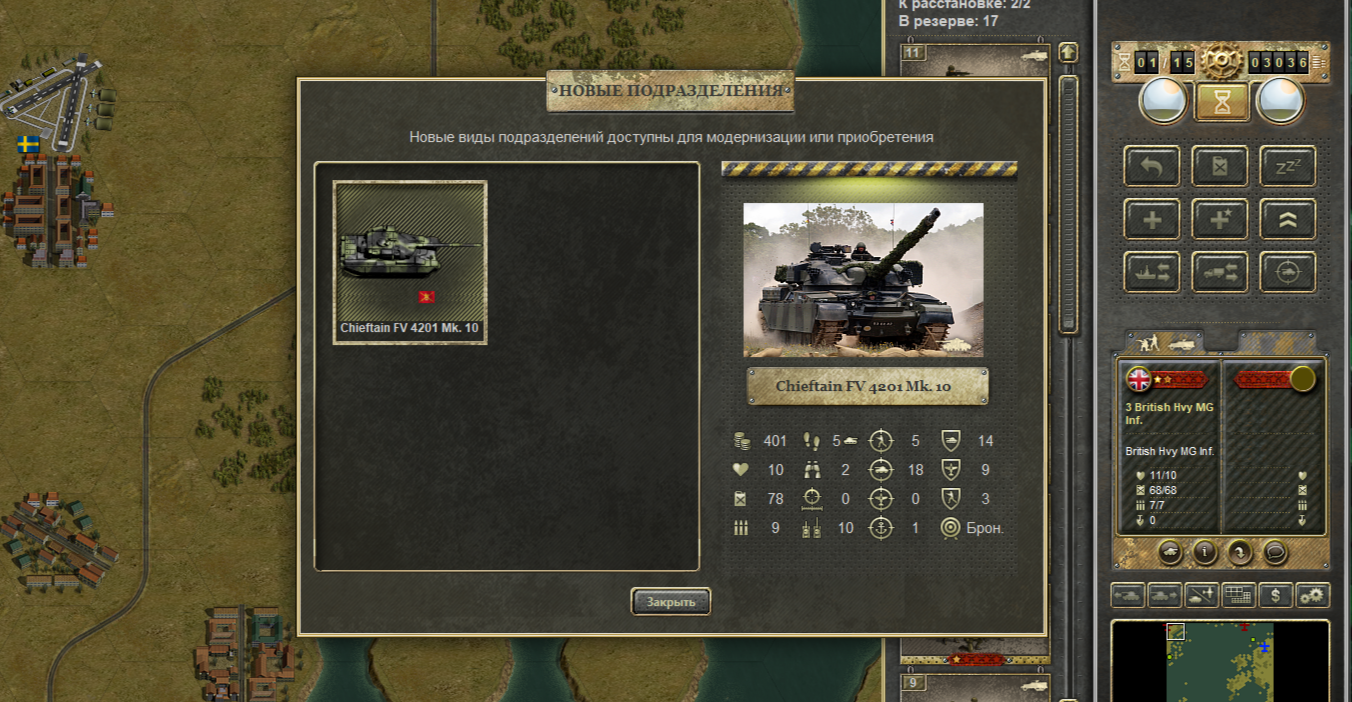Click the ship embark/disembark button

(1152, 272)
